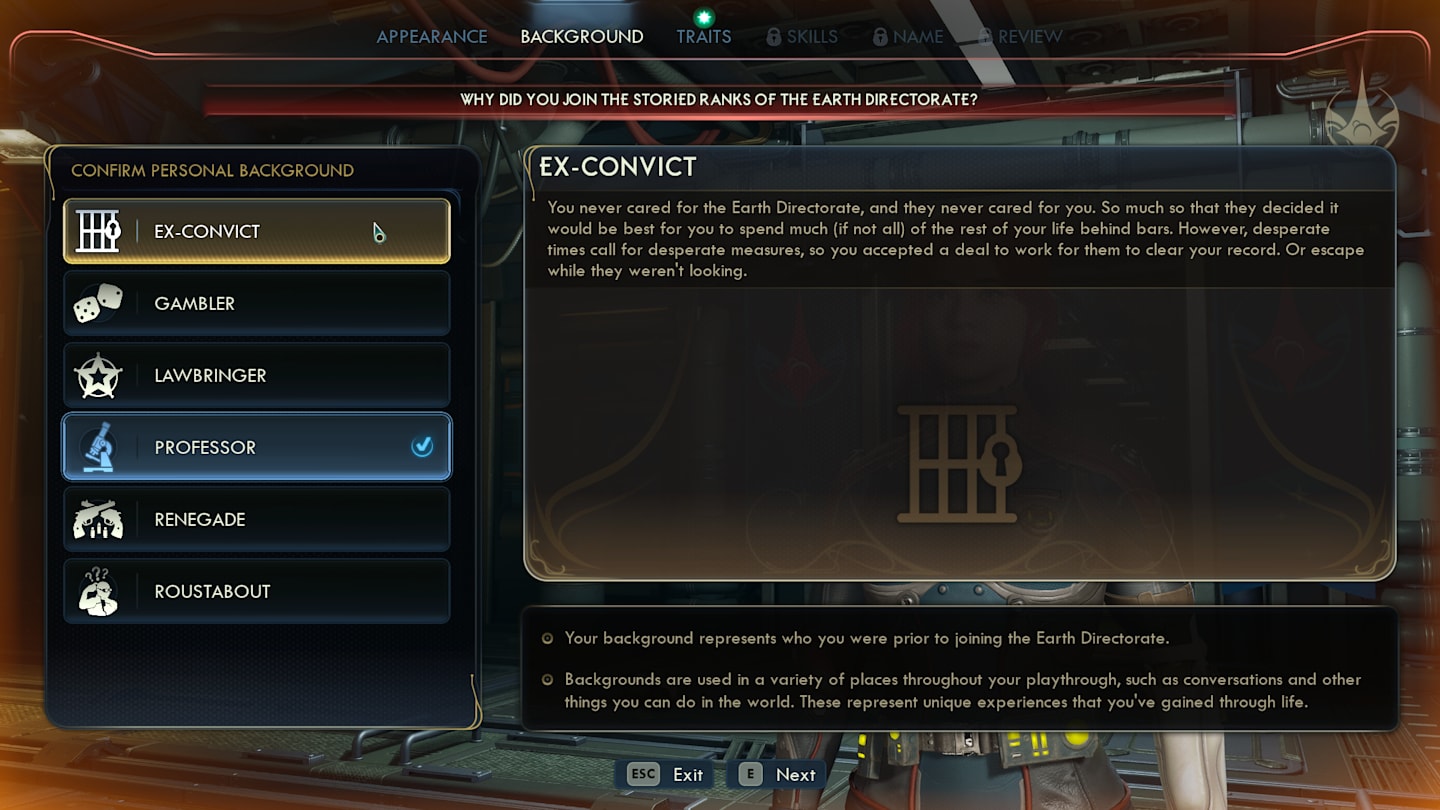Exit character creation

666,774
